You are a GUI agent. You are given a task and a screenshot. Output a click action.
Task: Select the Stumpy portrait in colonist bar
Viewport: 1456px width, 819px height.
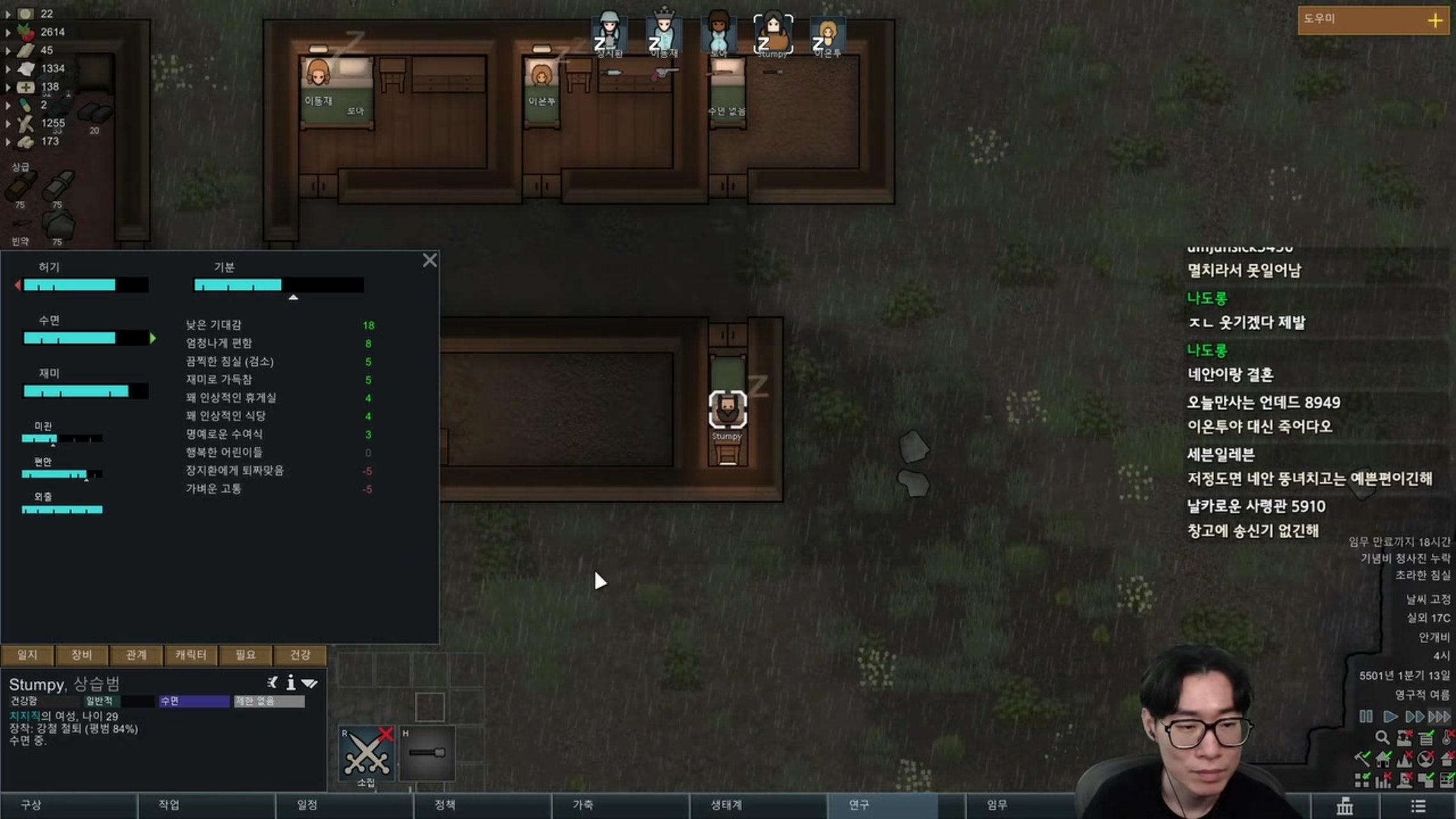click(x=773, y=33)
